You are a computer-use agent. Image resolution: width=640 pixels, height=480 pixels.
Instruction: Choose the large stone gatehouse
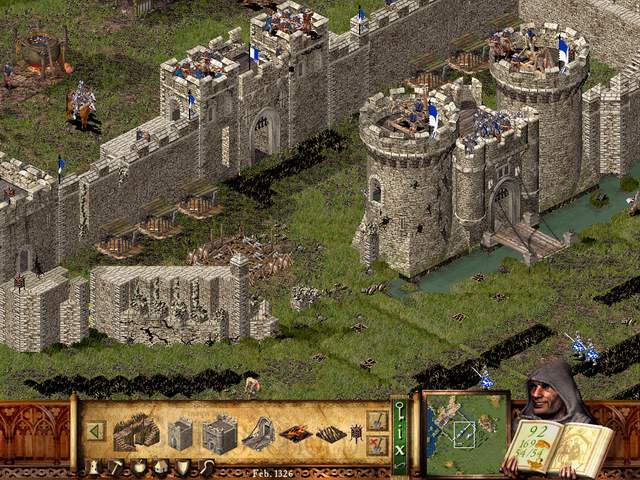coord(219,434)
